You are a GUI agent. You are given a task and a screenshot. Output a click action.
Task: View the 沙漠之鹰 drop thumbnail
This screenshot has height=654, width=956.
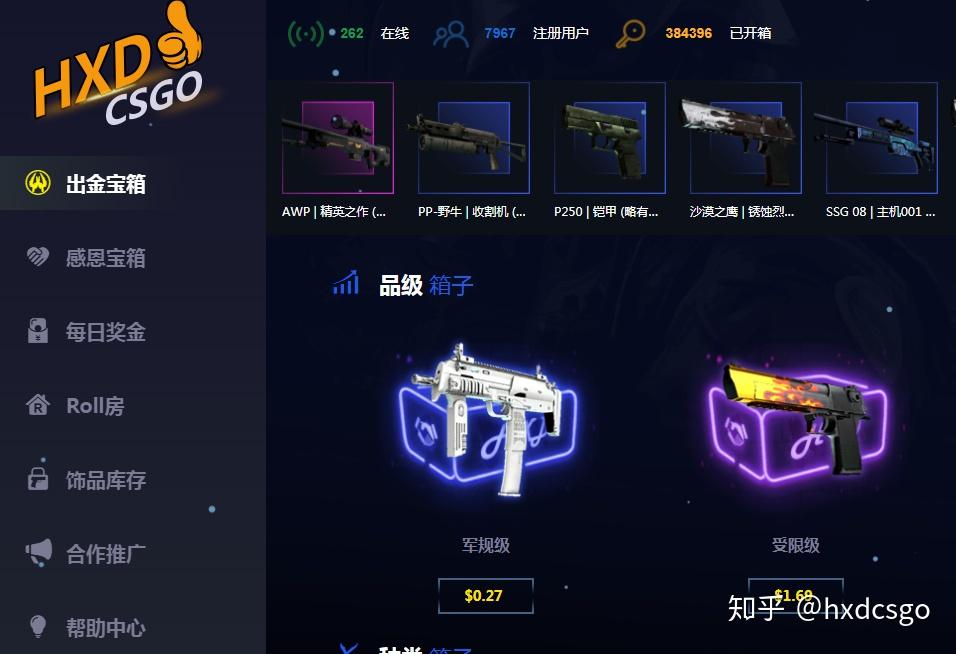(x=745, y=138)
